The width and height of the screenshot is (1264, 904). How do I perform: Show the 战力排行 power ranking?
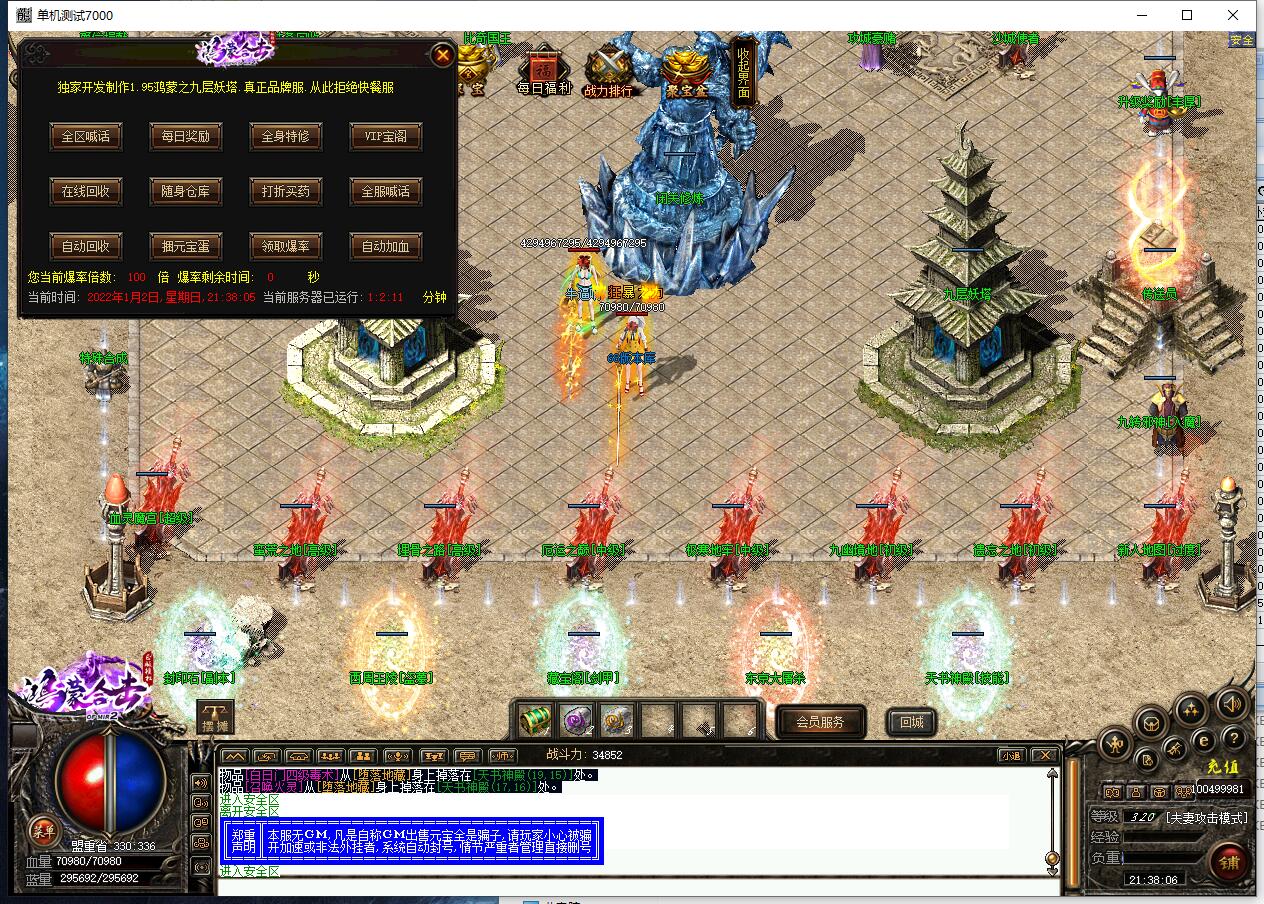pyautogui.click(x=608, y=70)
